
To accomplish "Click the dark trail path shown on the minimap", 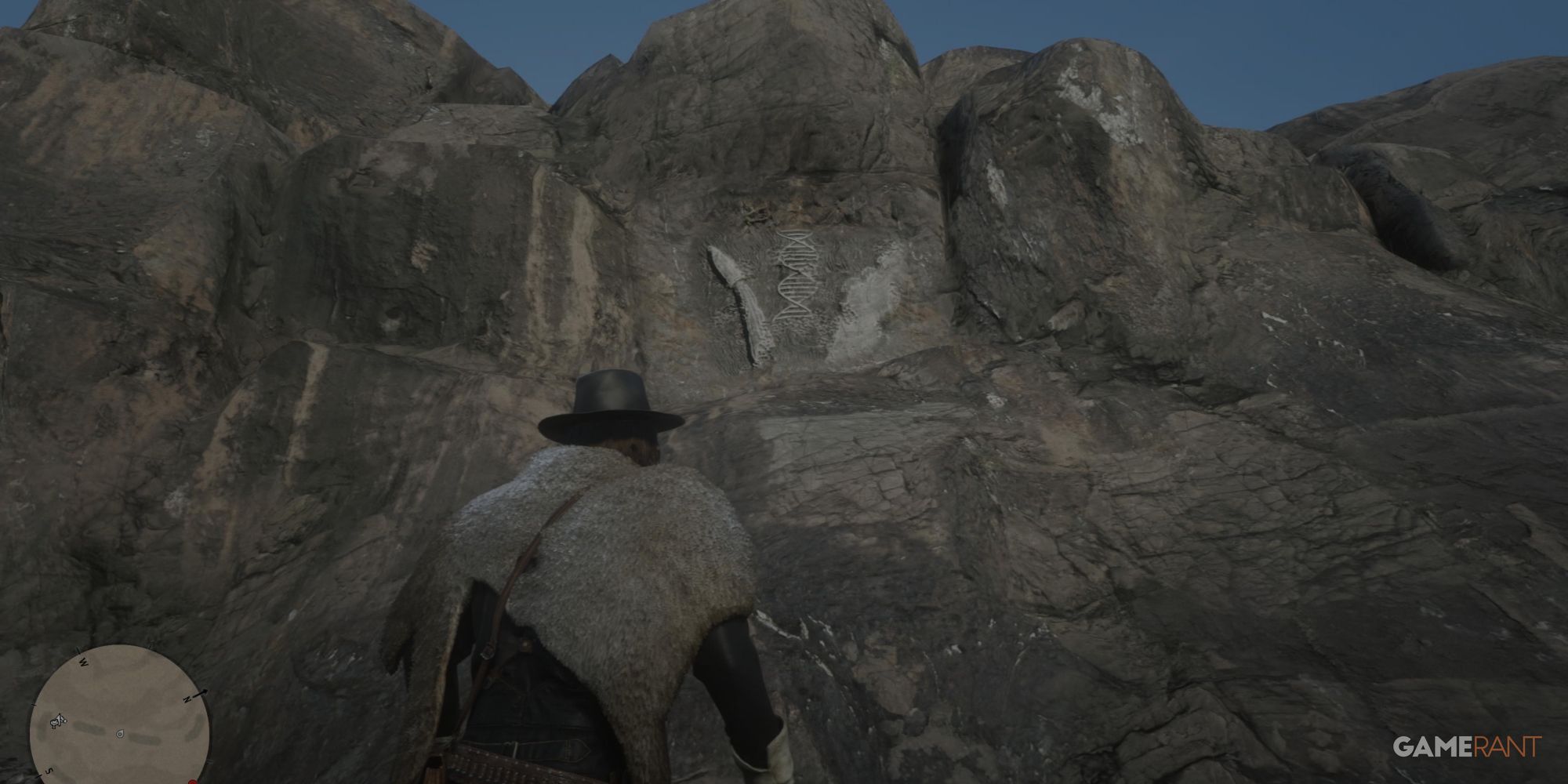I will 144,739.
